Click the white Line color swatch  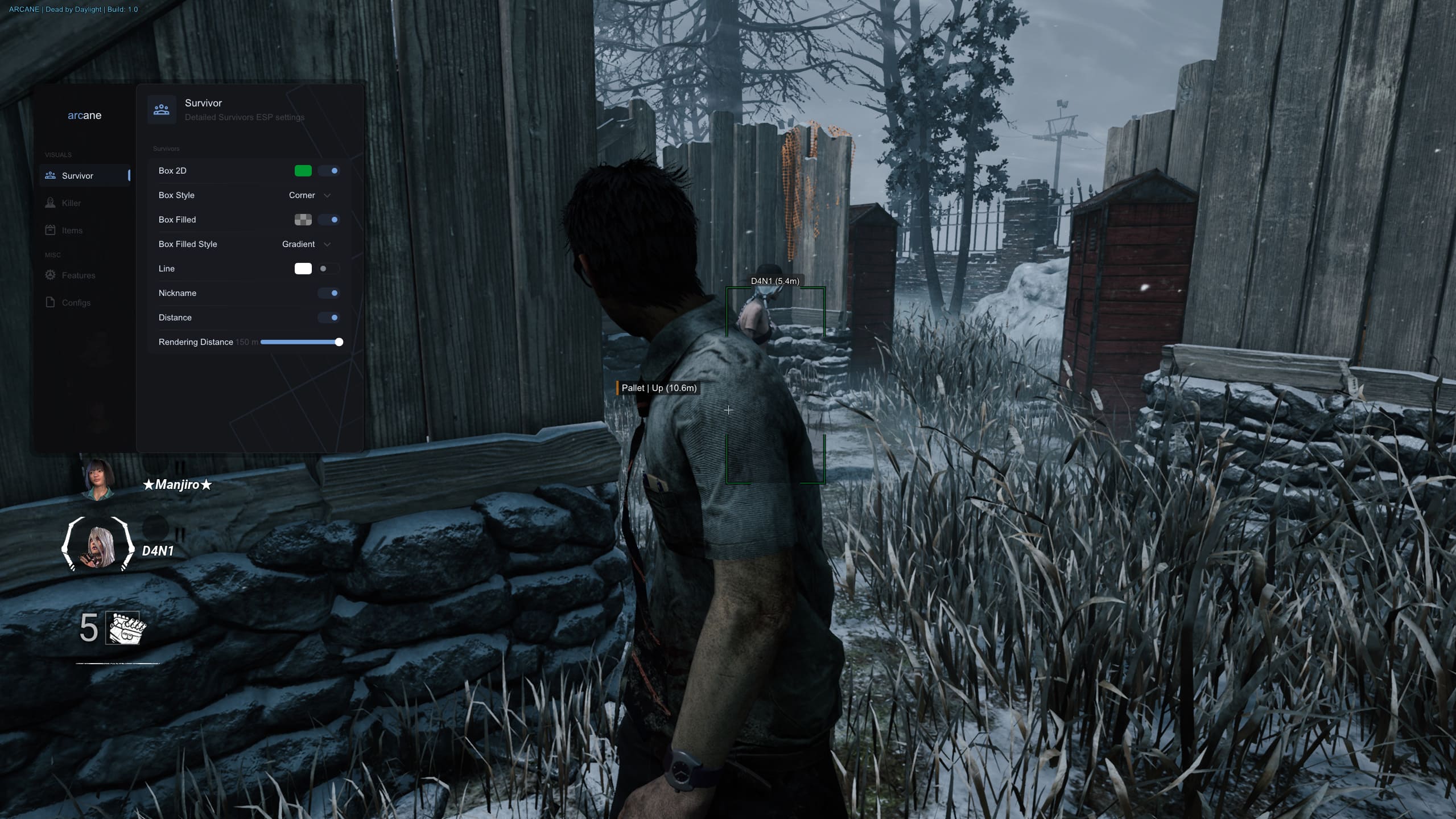(303, 269)
